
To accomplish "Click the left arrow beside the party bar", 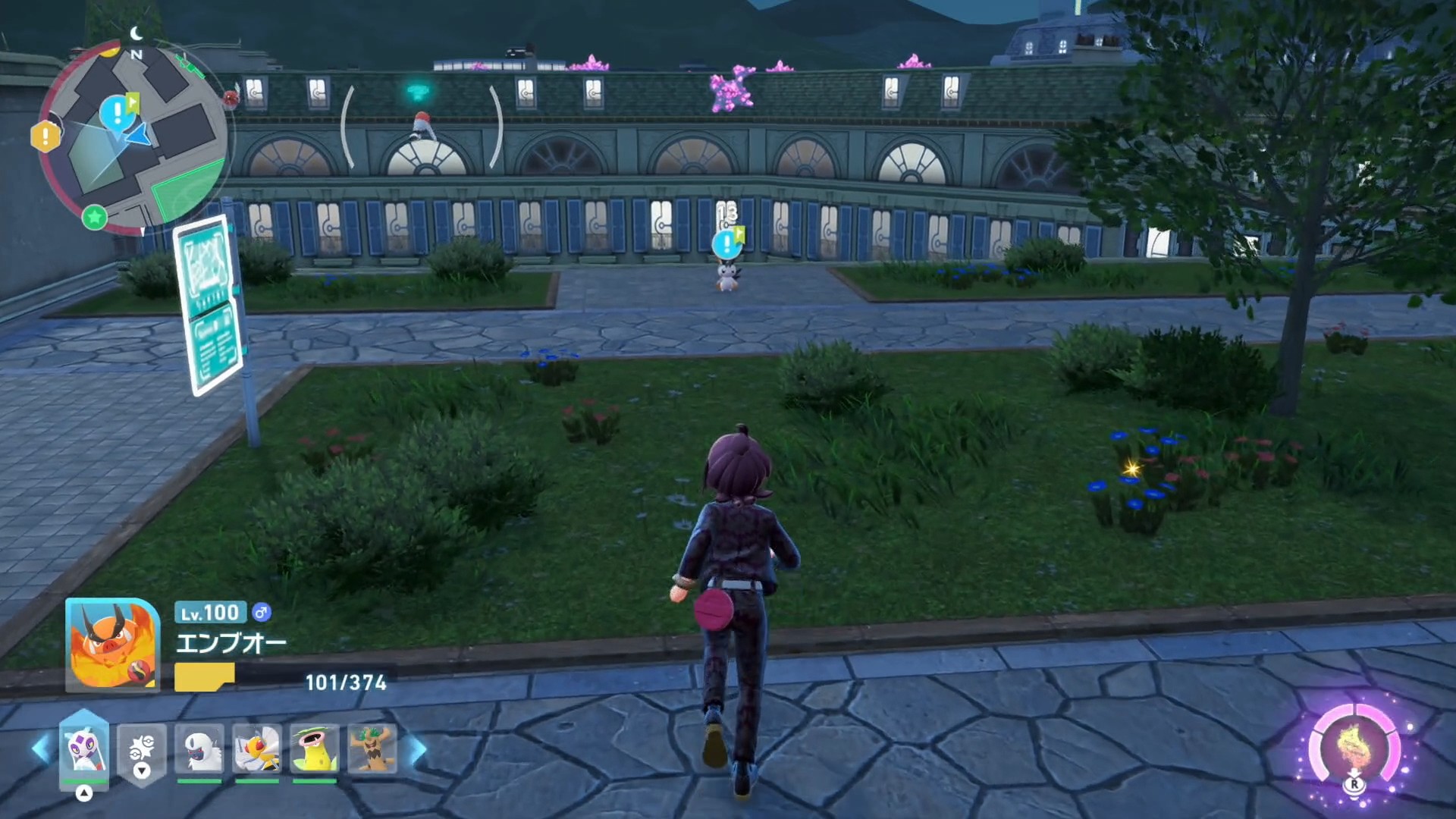I will point(41,749).
